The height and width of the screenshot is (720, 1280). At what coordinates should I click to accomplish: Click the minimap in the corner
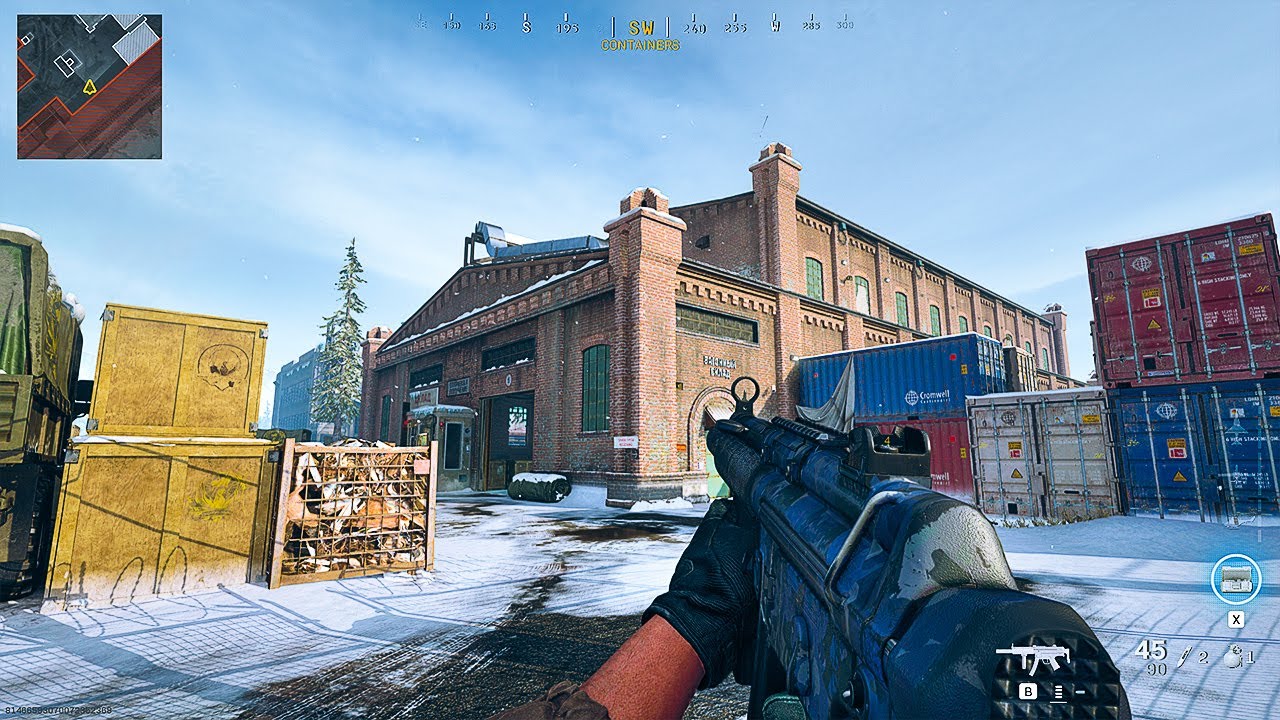[x=89, y=86]
